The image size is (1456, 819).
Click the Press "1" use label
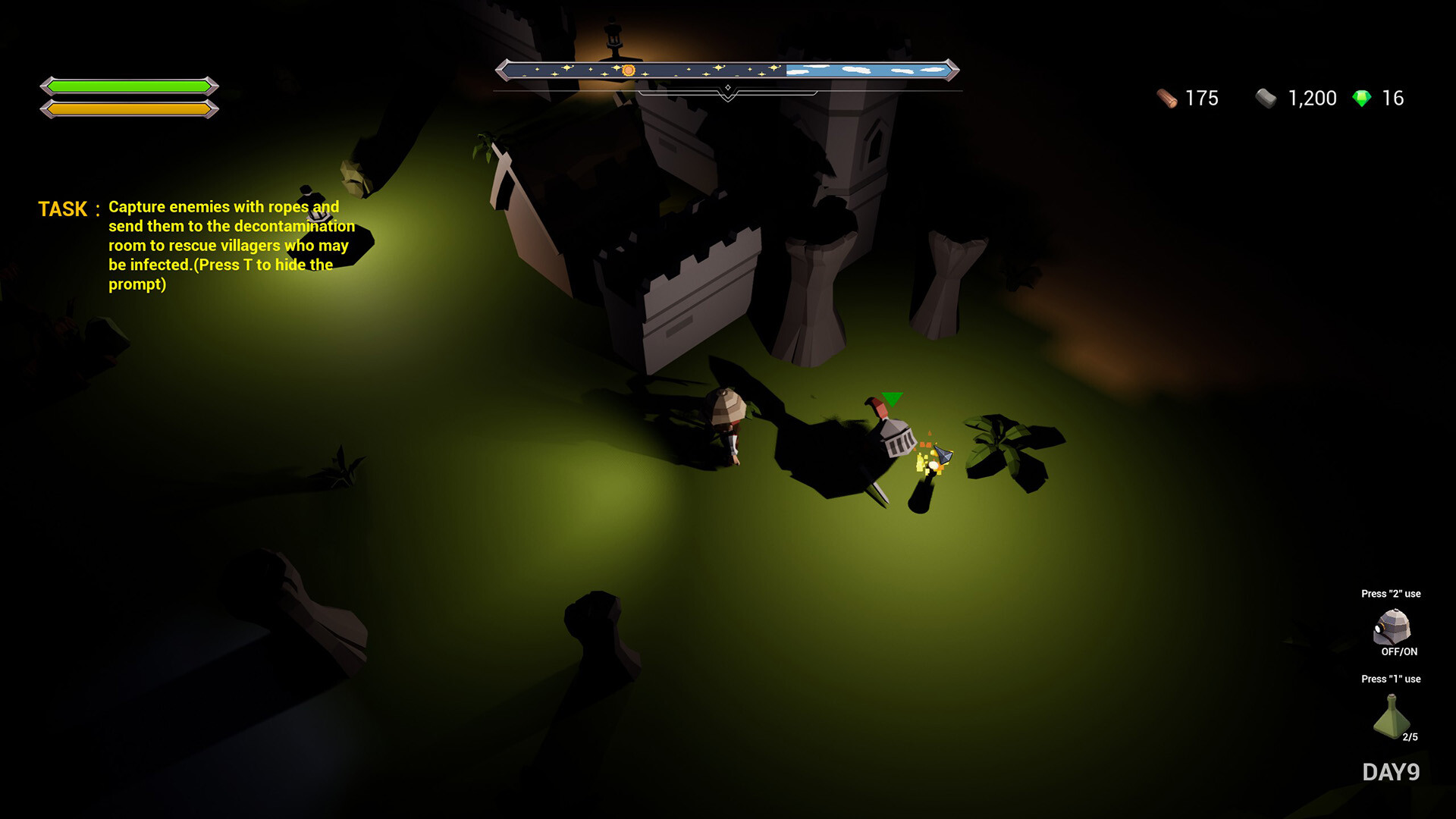(1392, 679)
